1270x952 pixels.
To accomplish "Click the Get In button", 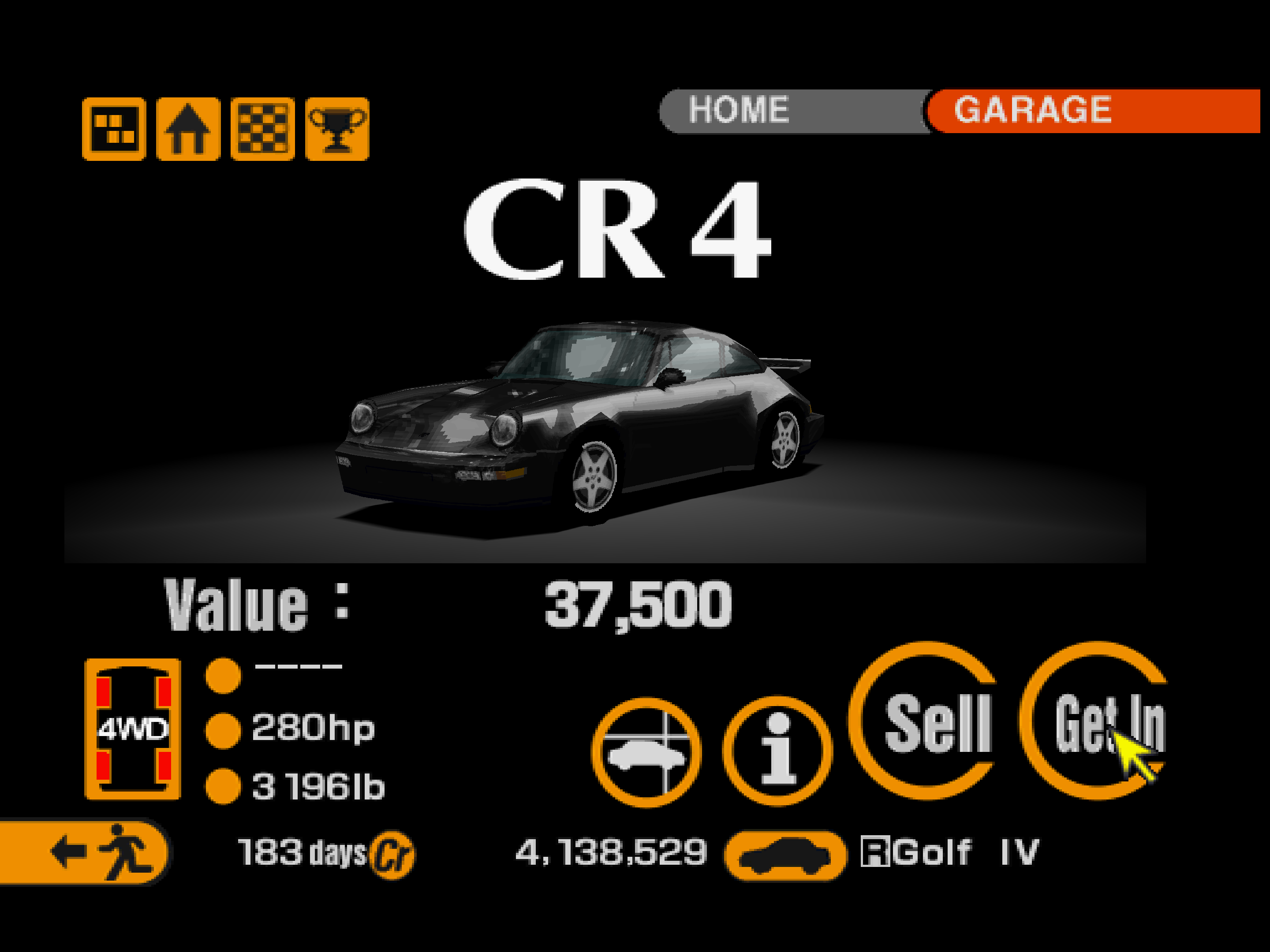I will [x=1095, y=721].
